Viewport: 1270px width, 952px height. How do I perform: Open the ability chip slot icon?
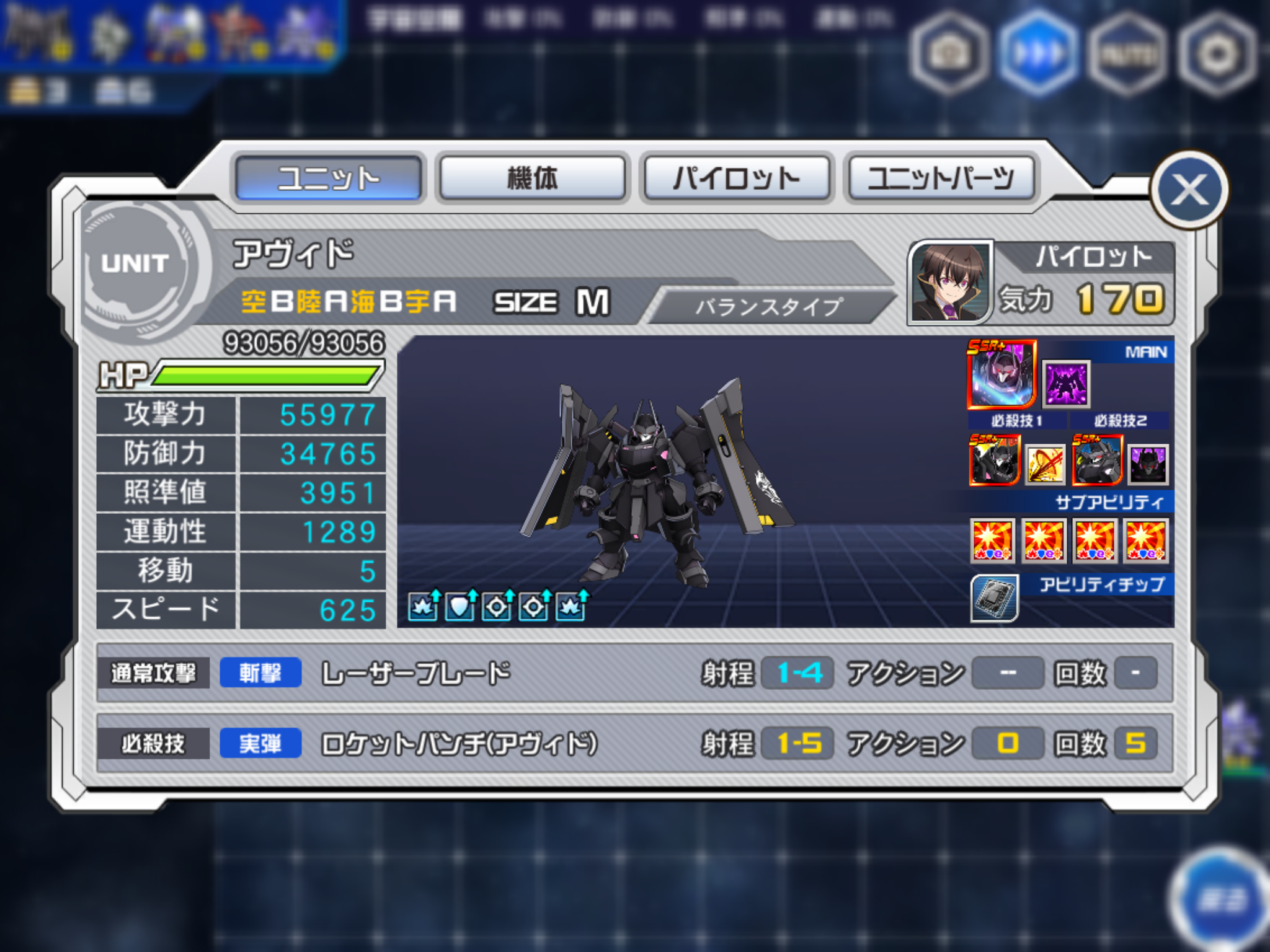(994, 597)
